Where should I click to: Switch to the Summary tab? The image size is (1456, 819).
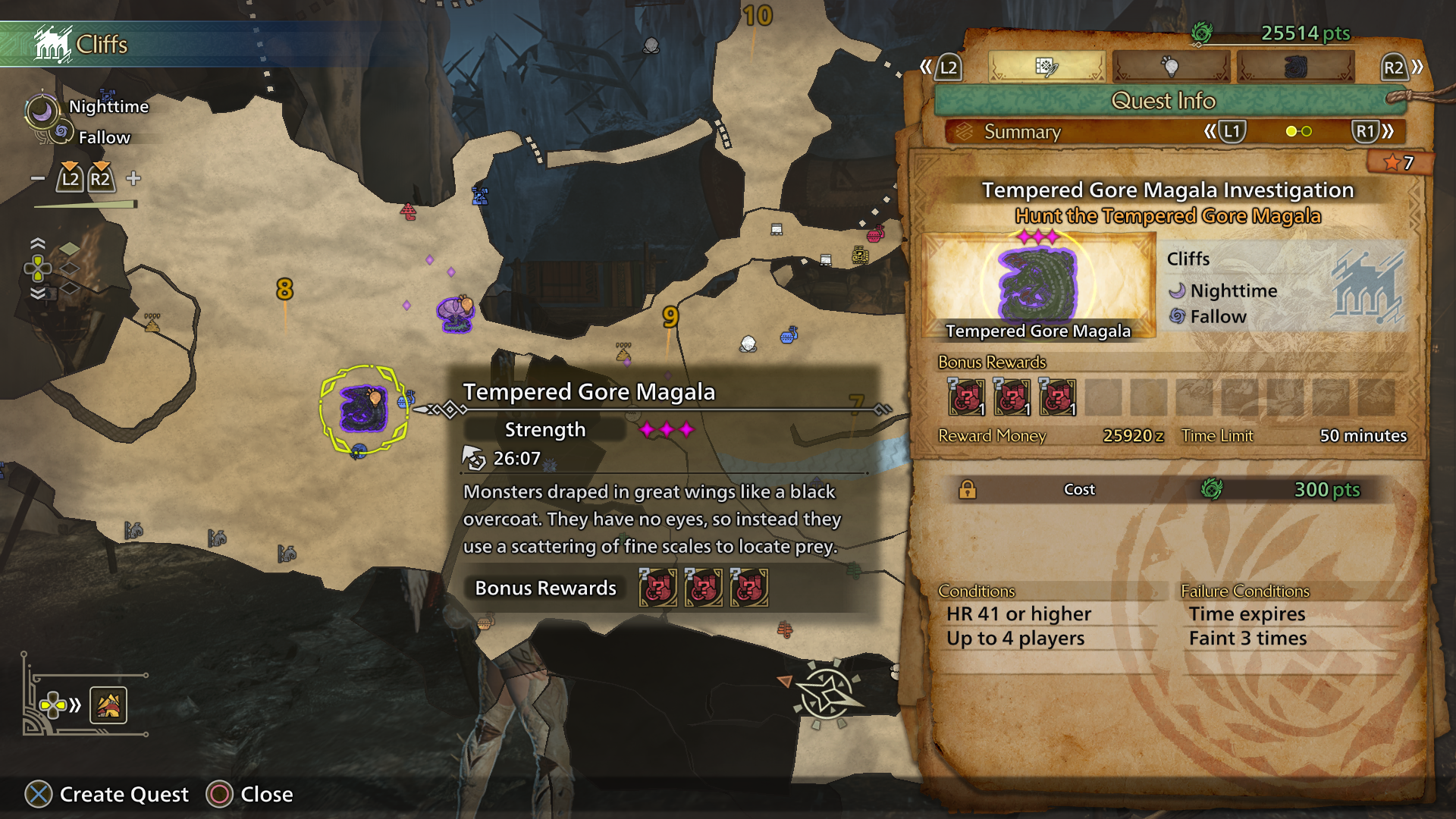click(1021, 132)
